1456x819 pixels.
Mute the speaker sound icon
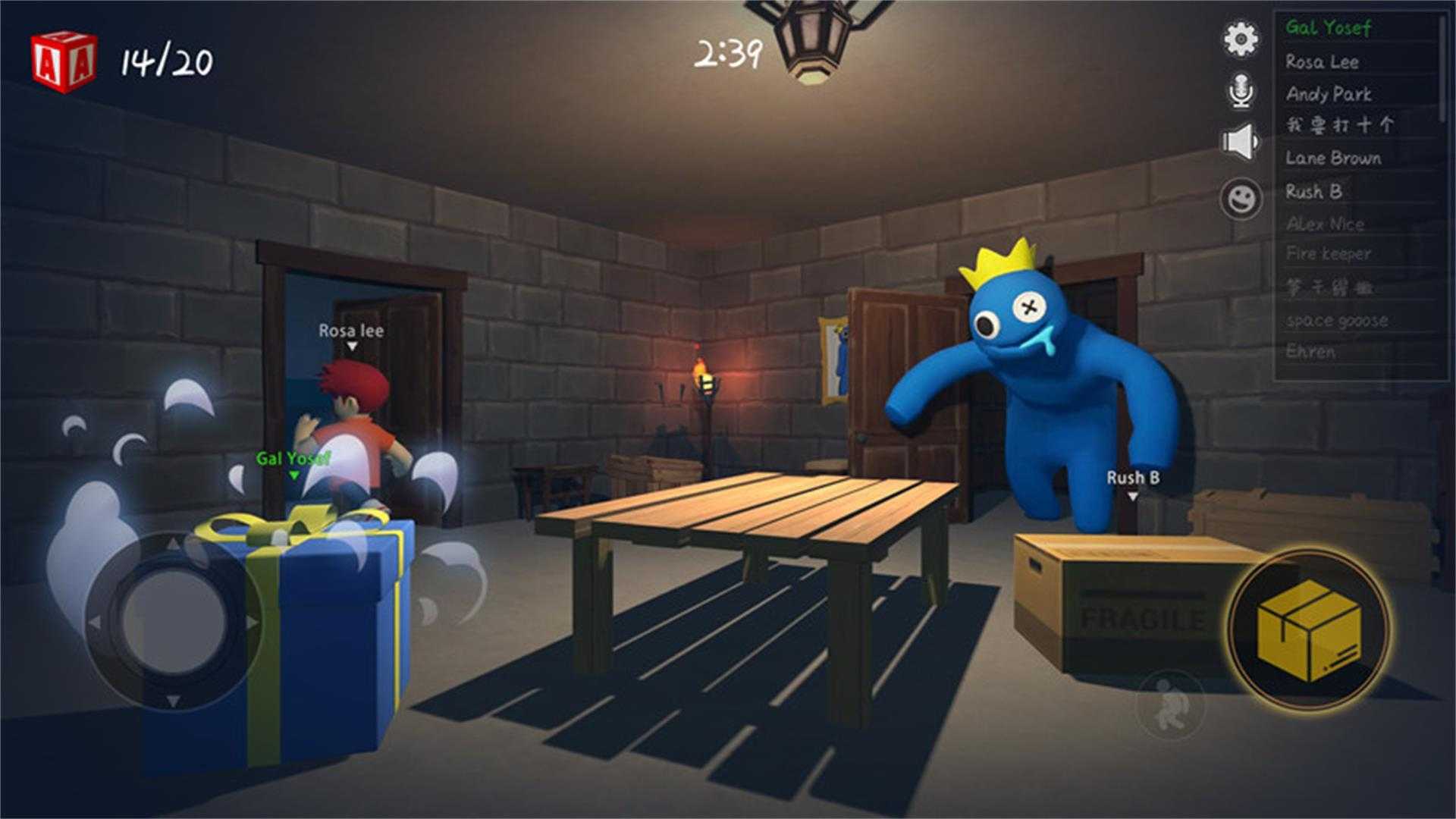tap(1239, 143)
